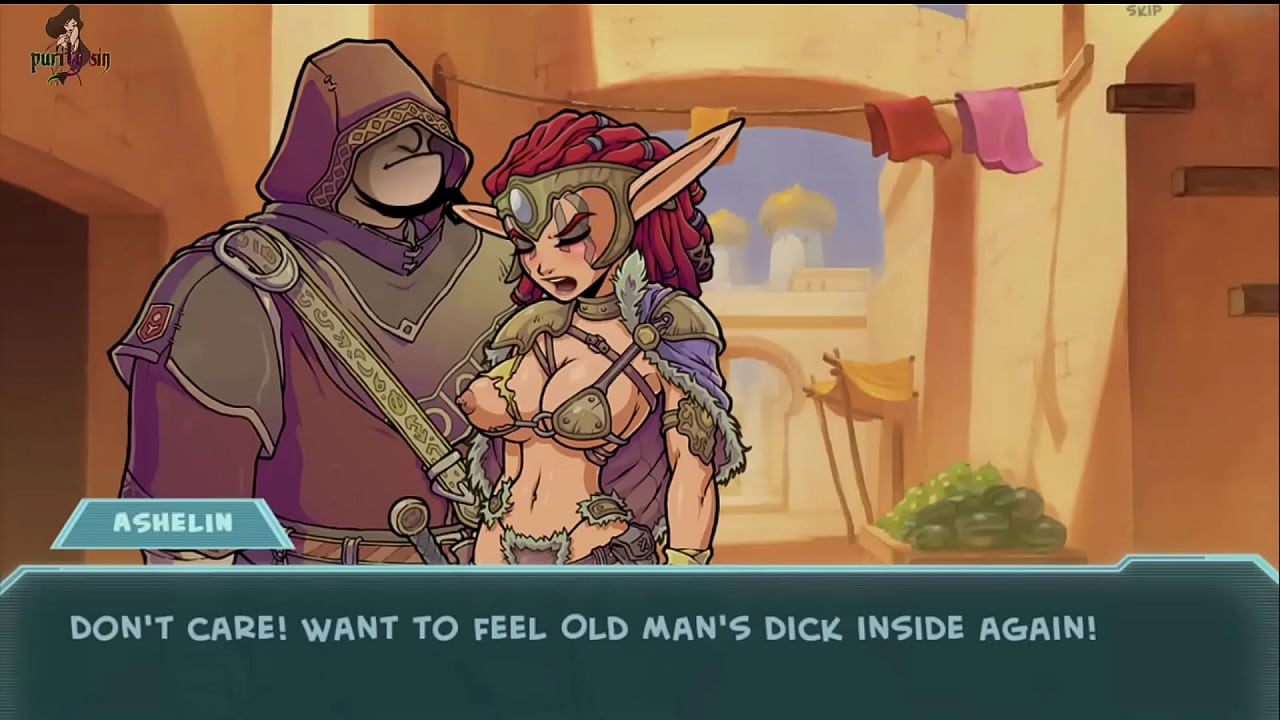The image size is (1280, 720).
Task: Click the ASHELIN nameplate banner
Action: (x=172, y=520)
